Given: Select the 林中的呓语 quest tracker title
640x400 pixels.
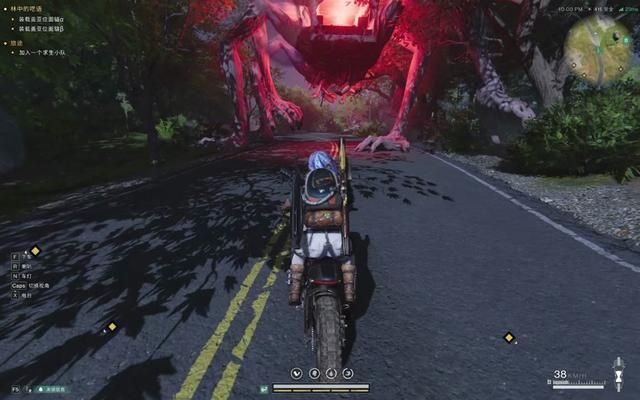Looking at the screenshot, I should (x=32, y=7).
